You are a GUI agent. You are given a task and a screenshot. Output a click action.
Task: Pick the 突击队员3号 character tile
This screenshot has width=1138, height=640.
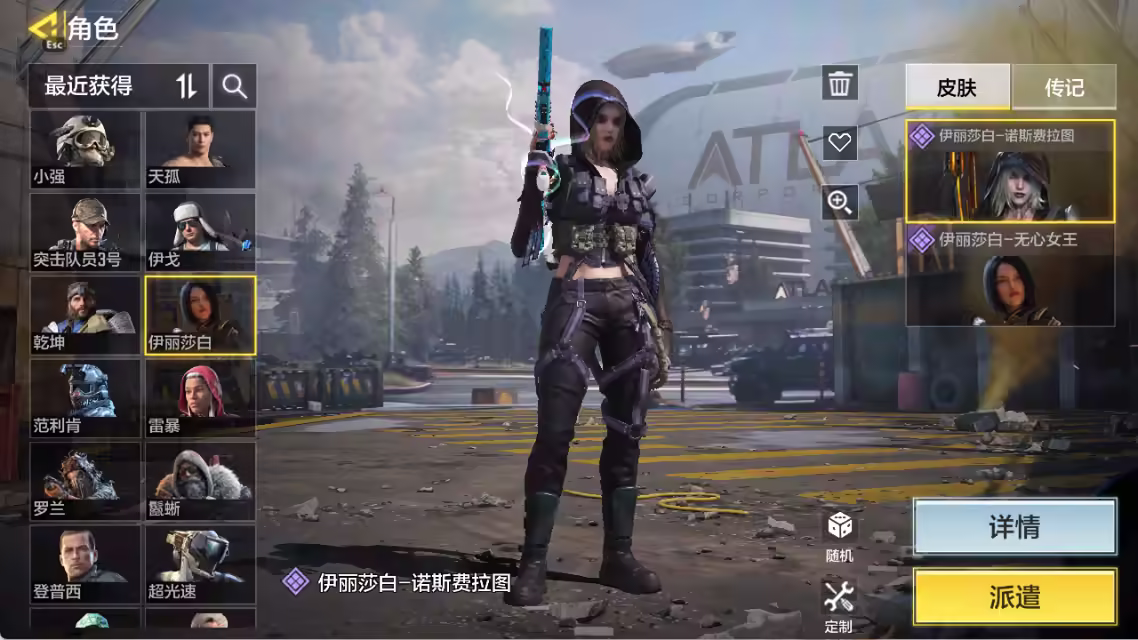click(85, 232)
